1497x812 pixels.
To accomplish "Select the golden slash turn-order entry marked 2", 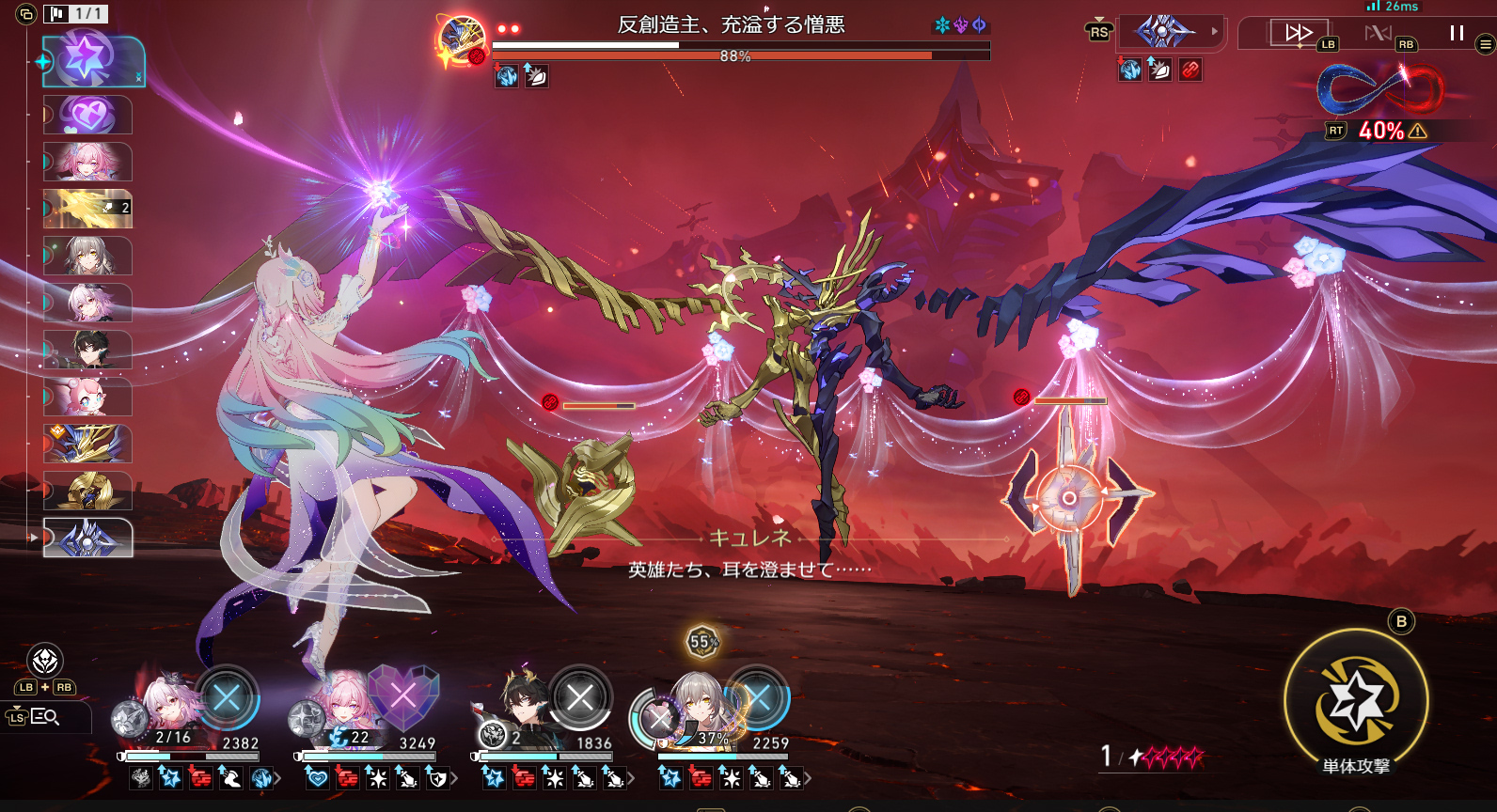I will click(87, 209).
